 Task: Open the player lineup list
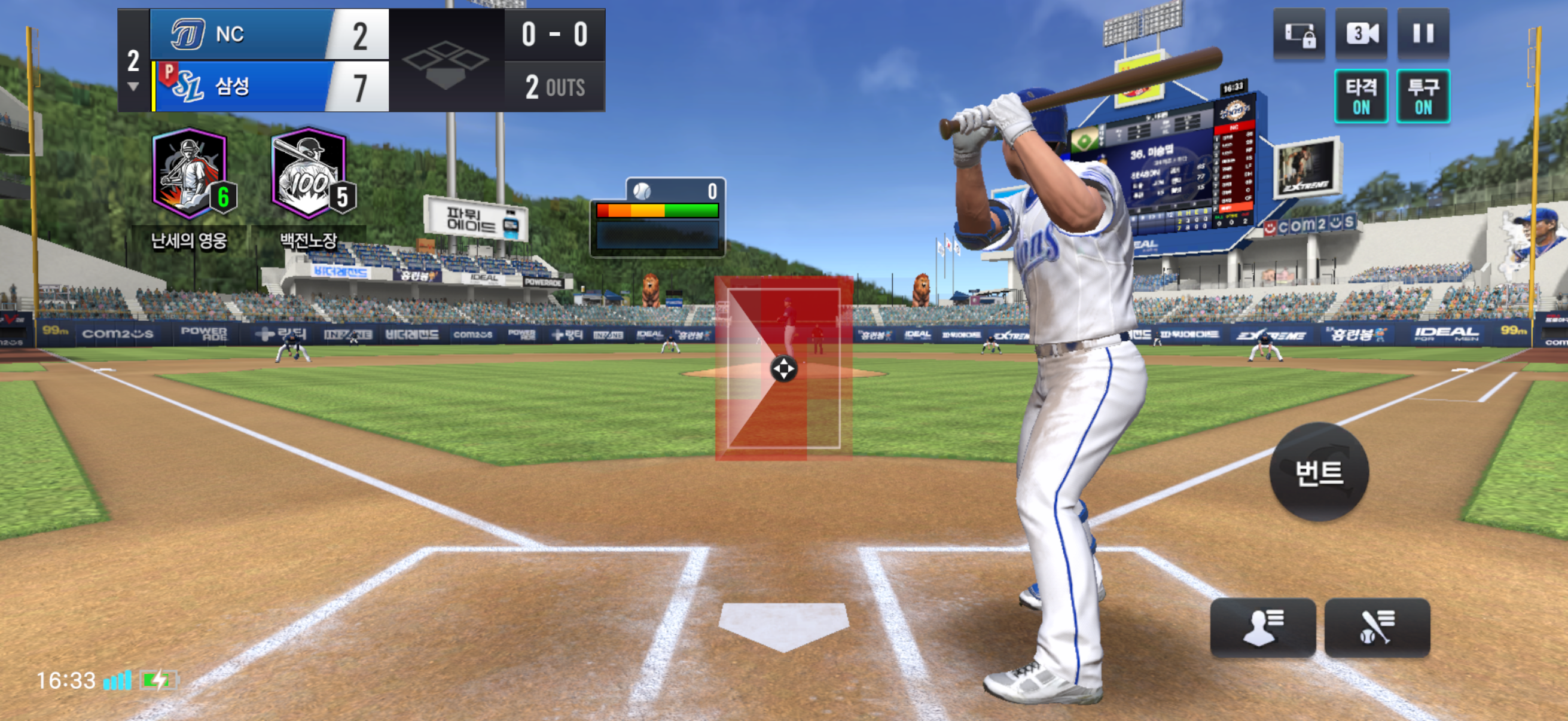click(1262, 627)
